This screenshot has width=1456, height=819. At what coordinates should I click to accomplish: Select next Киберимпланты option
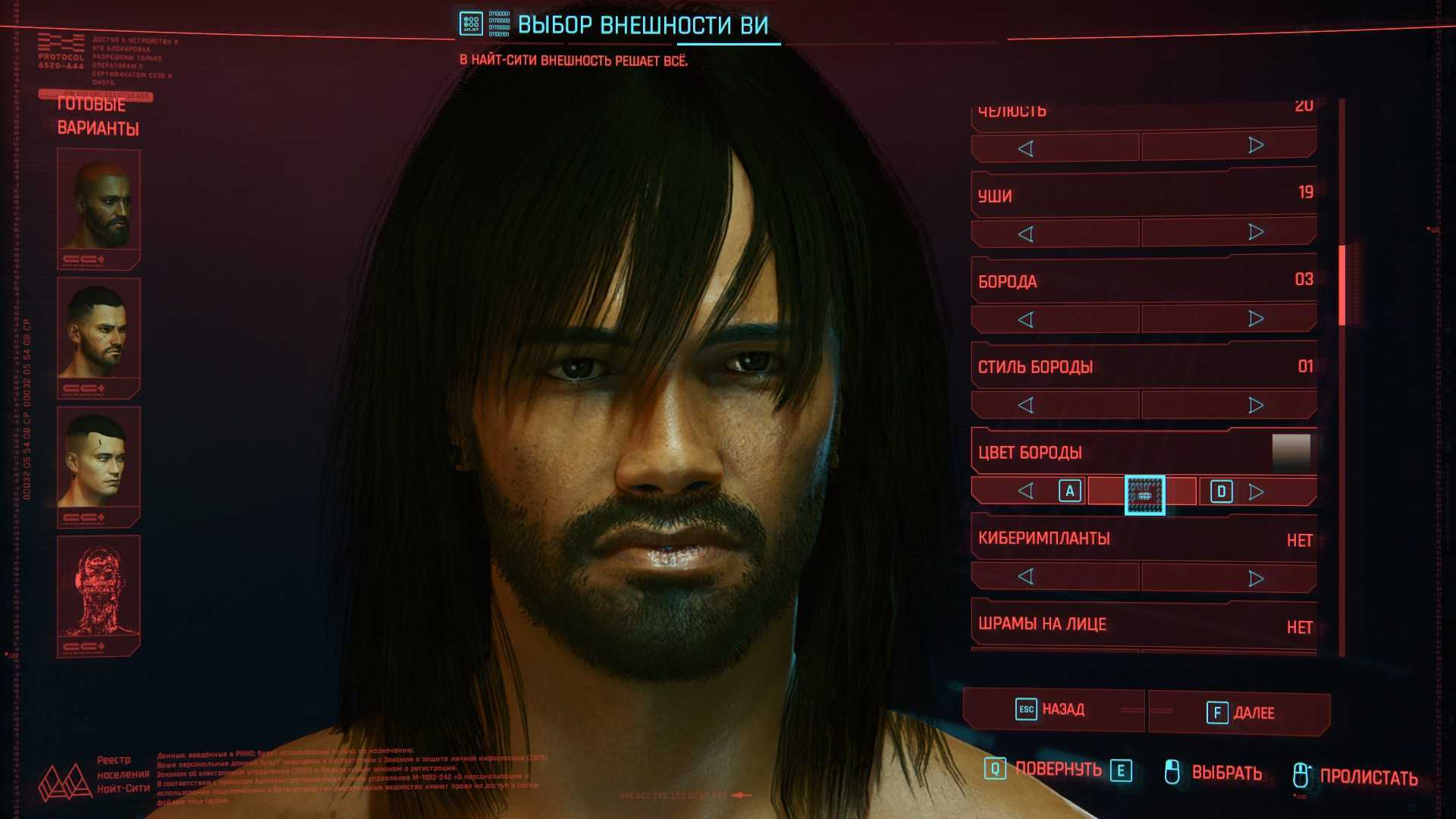click(1256, 579)
